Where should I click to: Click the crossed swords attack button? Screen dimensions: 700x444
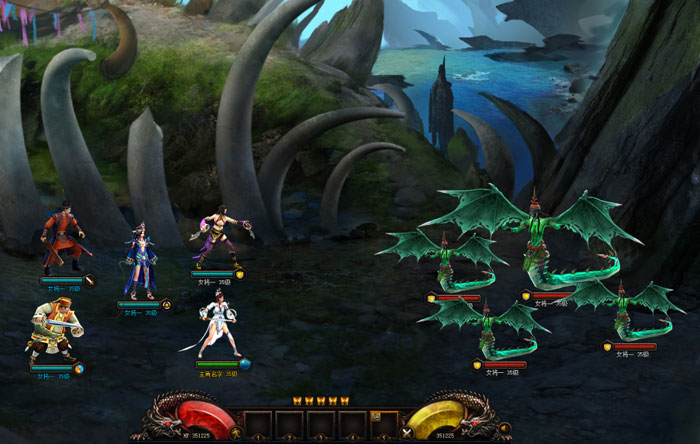(x=407, y=433)
